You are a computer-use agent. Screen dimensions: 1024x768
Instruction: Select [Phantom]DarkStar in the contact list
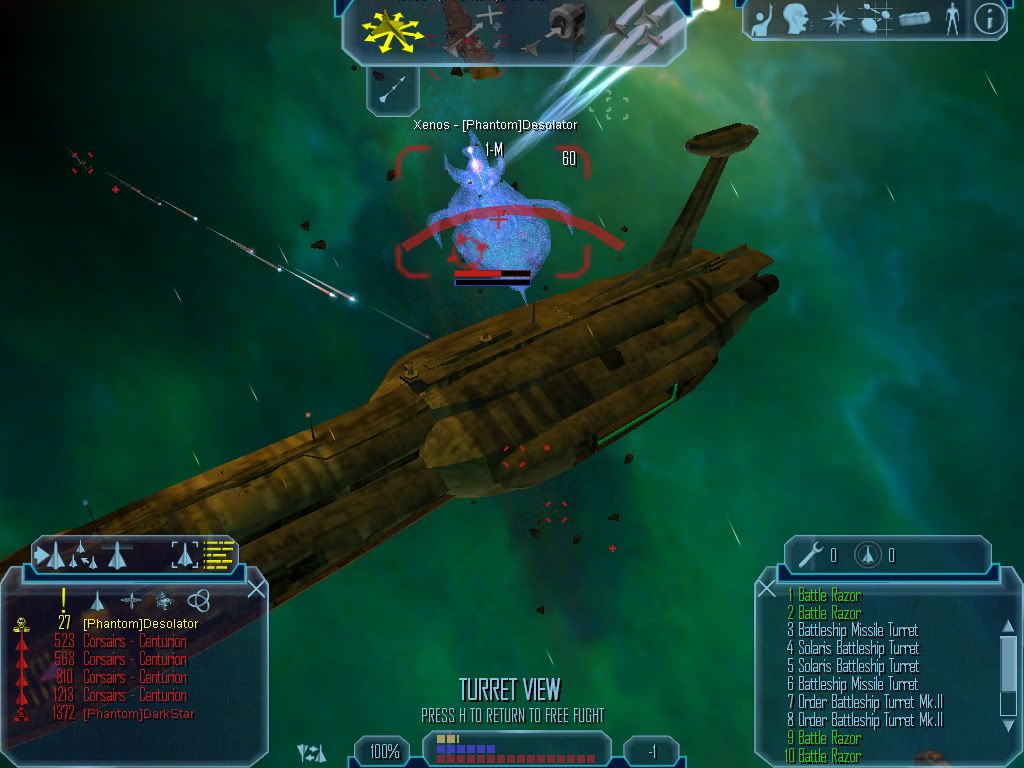point(138,714)
